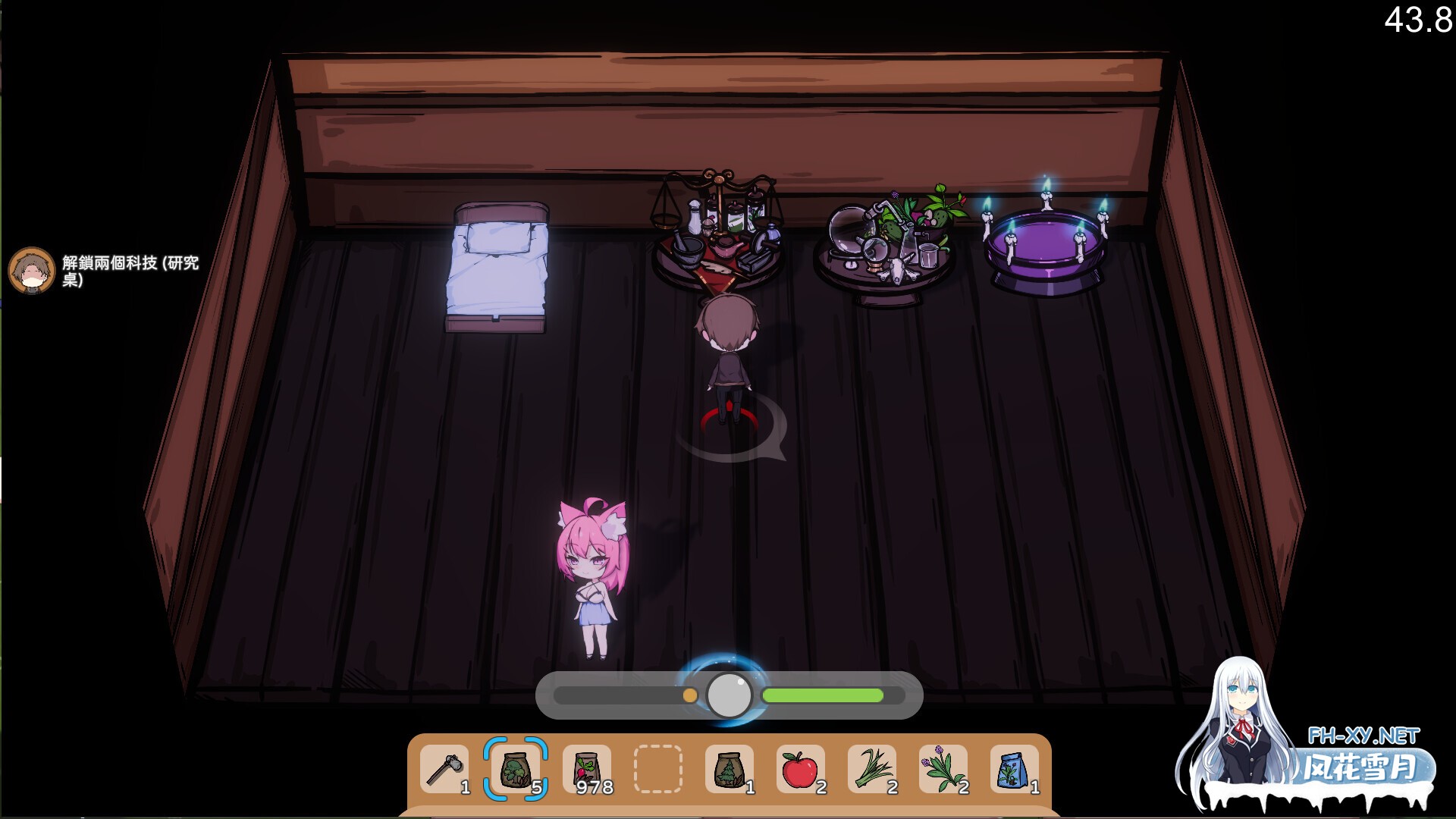Select the blue seed bag slot
Image resolution: width=1456 pixels, height=819 pixels.
coord(1015,769)
